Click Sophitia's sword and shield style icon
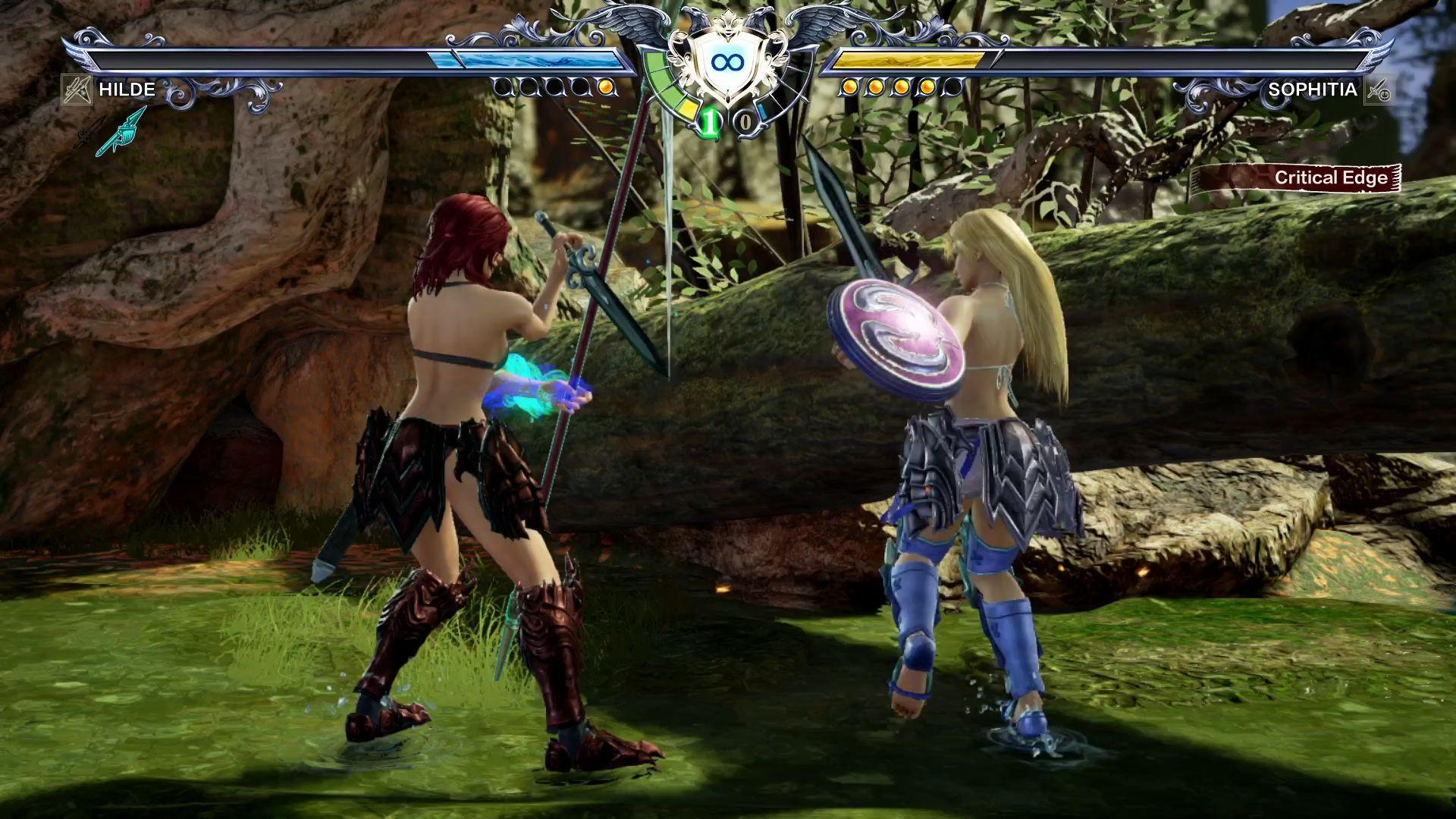Image resolution: width=1456 pixels, height=819 pixels. [x=1379, y=89]
